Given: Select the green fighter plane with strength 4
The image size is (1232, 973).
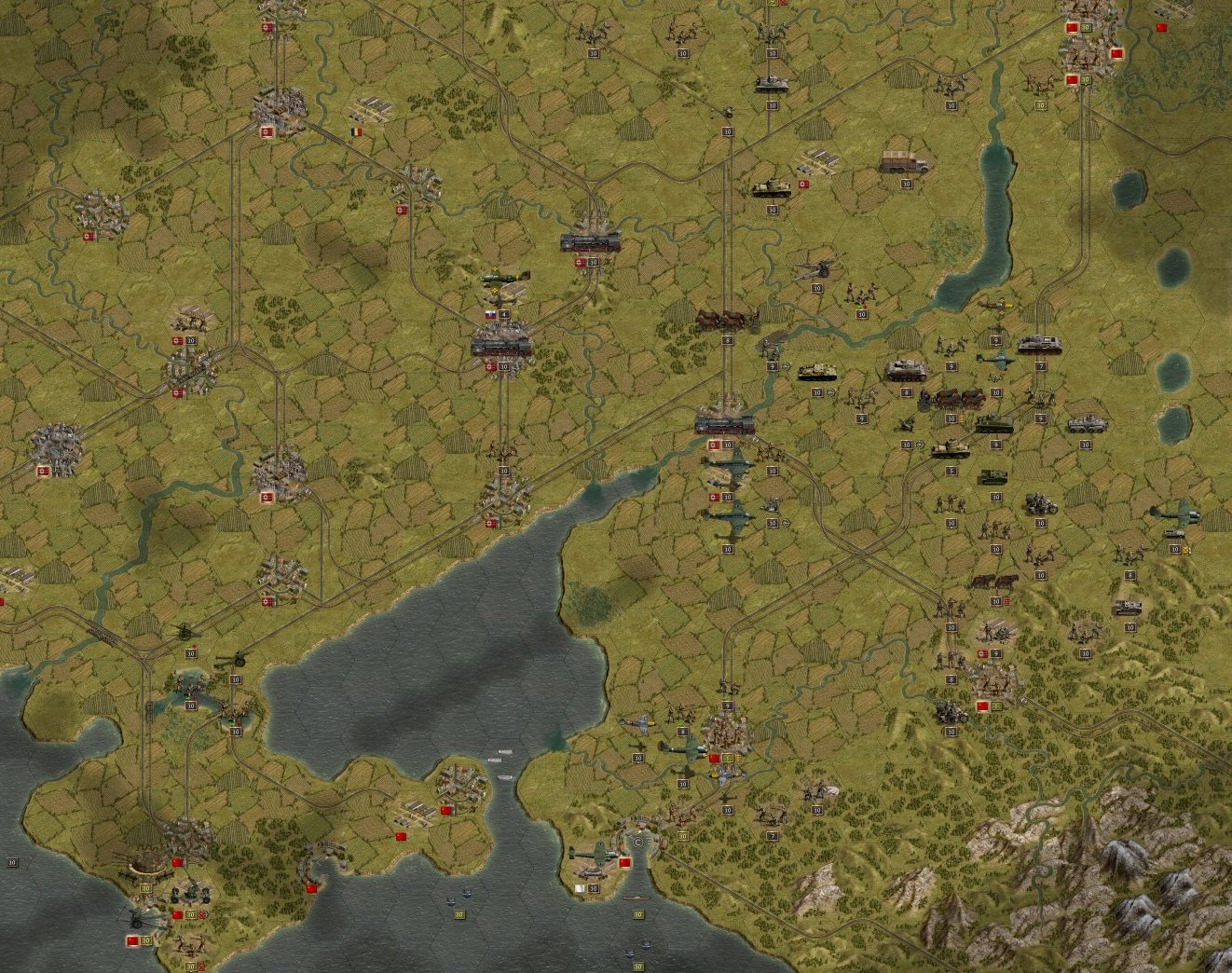Looking at the screenshot, I should coord(504,279).
